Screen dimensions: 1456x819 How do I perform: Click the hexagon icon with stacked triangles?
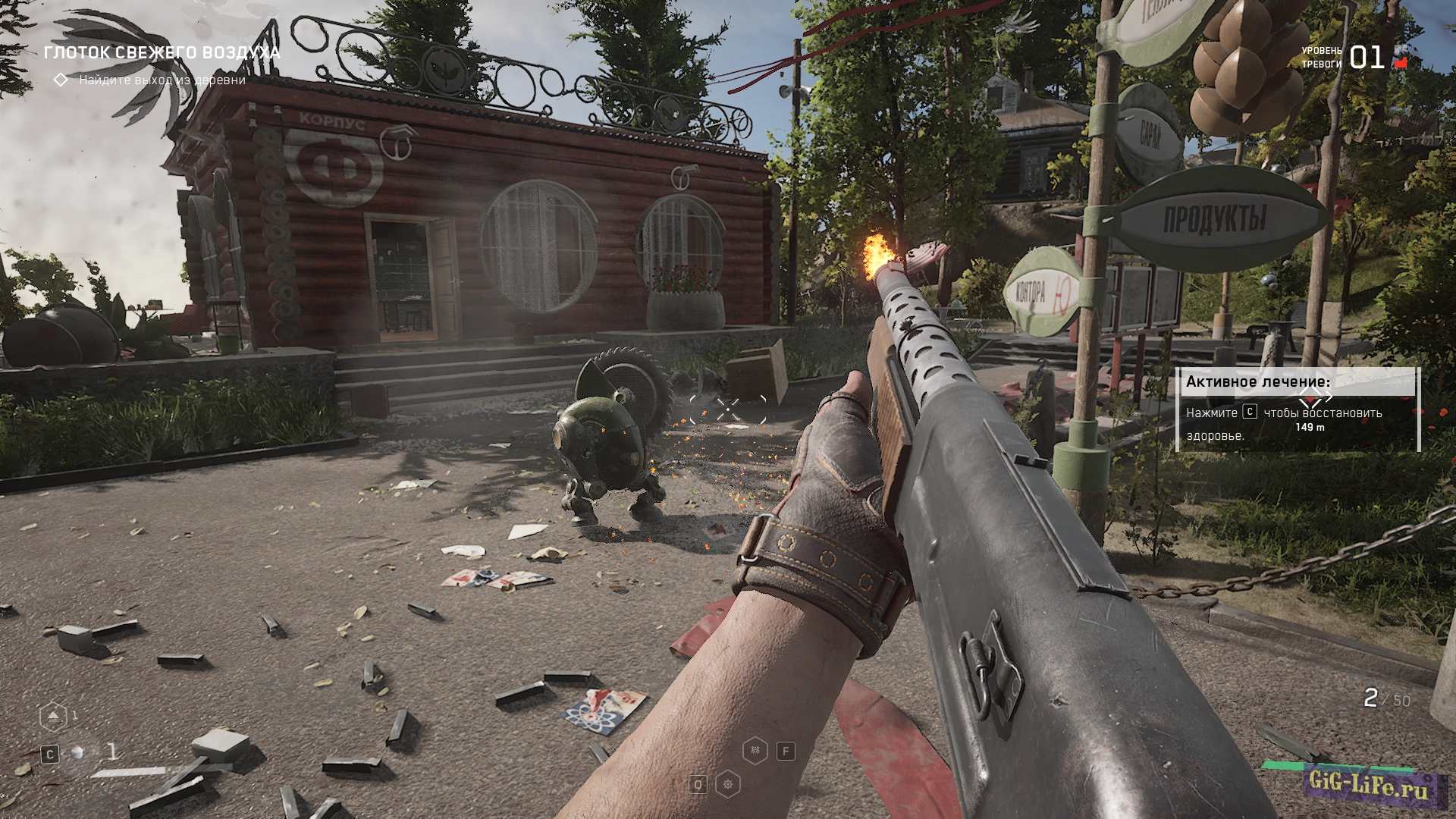click(52, 716)
